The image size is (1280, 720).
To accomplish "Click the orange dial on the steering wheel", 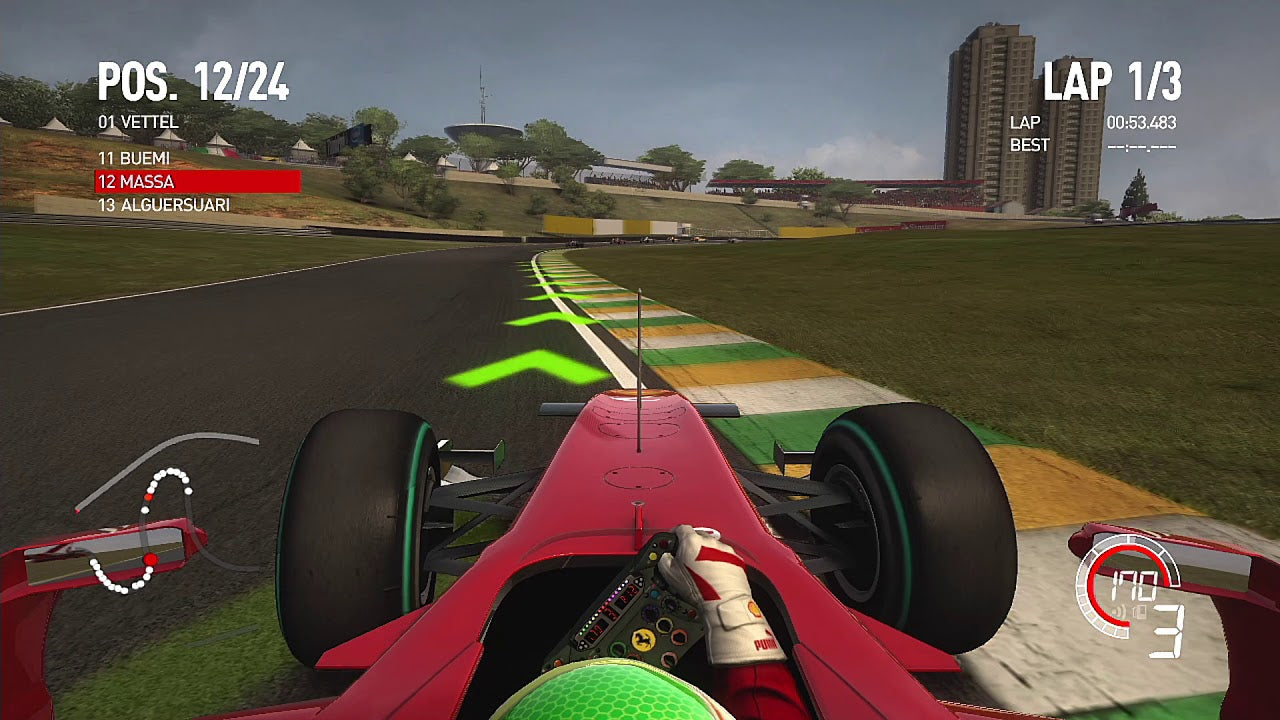I will (x=679, y=636).
